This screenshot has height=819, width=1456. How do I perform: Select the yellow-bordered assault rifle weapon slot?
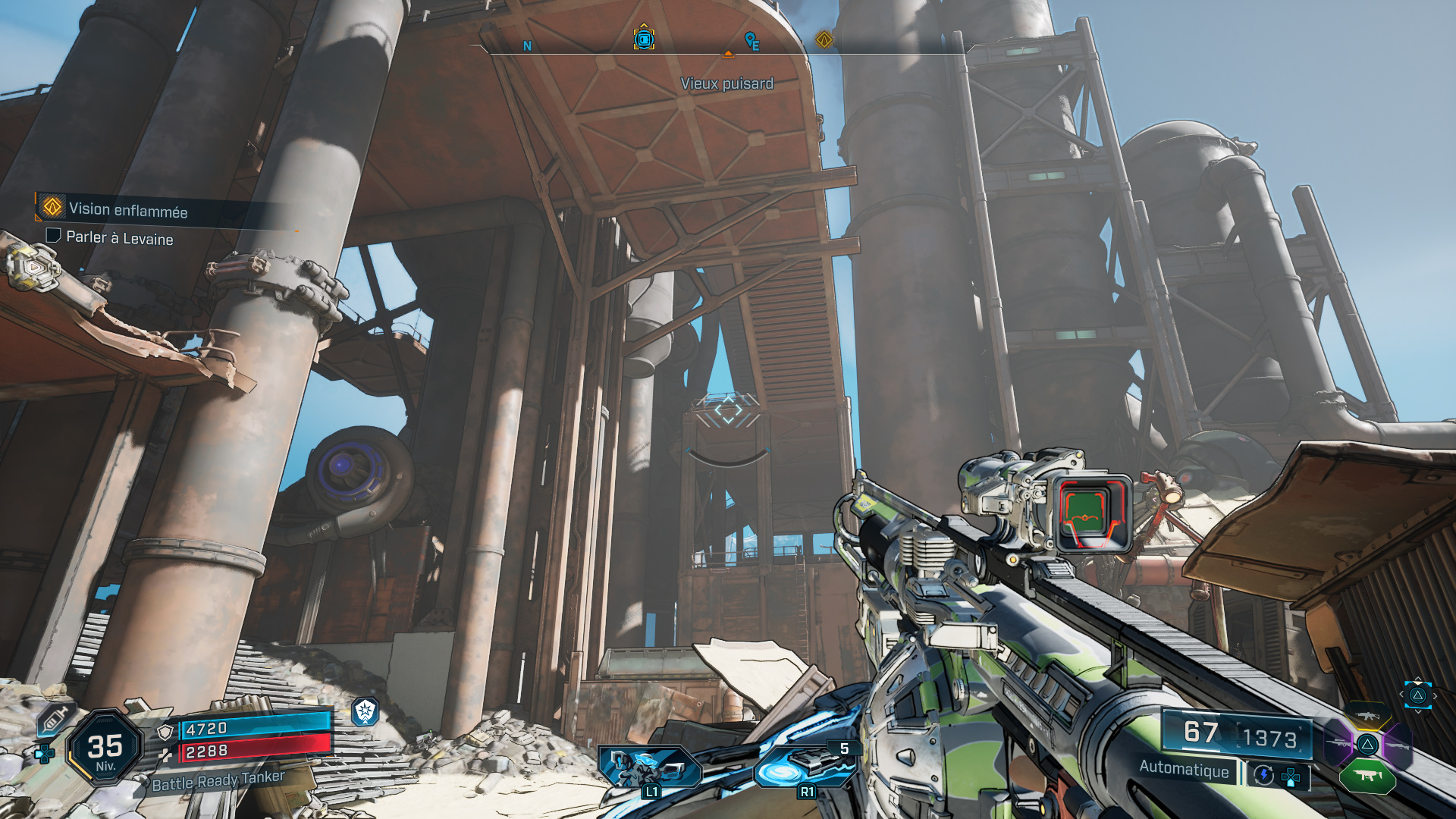pyautogui.click(x=1367, y=715)
